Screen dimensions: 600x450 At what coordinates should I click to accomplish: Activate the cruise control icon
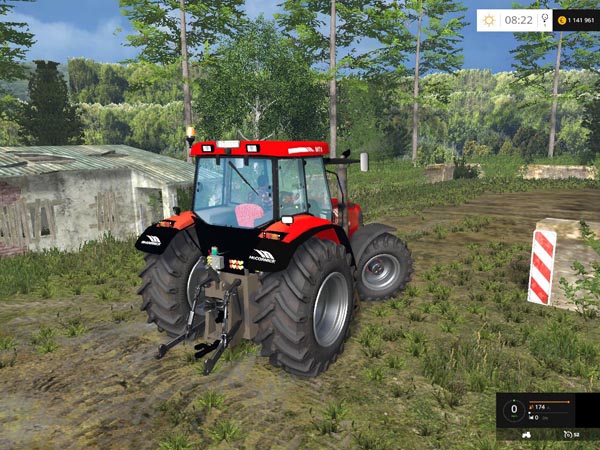pyautogui.click(x=567, y=434)
